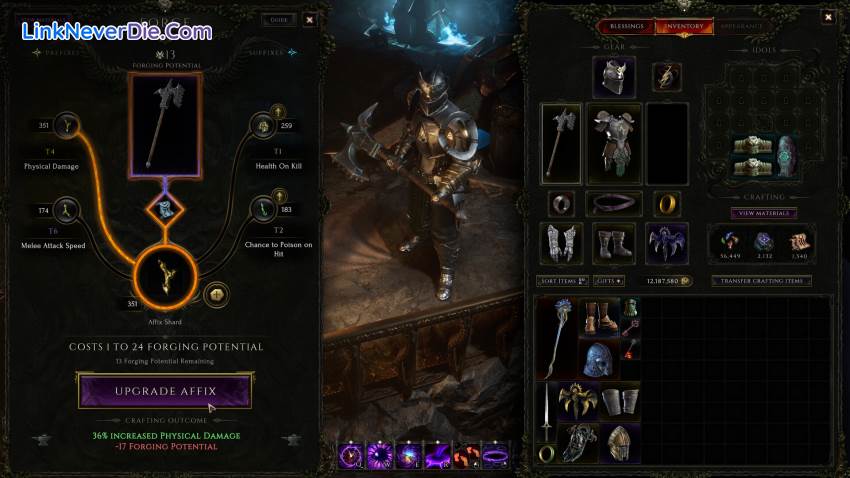Select the Physical Damage affix node
Viewport: 850px width, 478px height.
tap(68, 126)
